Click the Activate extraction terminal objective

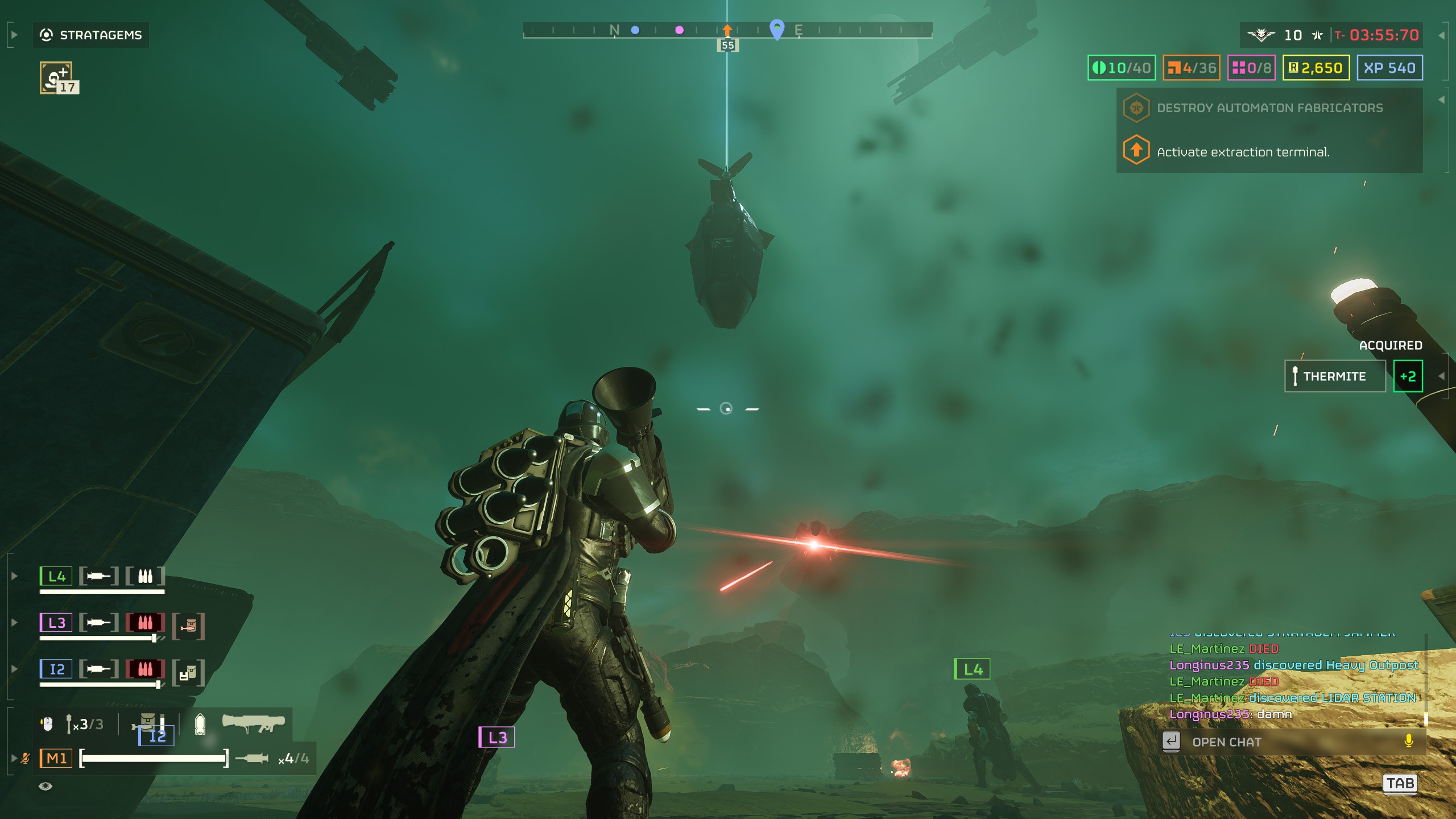(1242, 152)
